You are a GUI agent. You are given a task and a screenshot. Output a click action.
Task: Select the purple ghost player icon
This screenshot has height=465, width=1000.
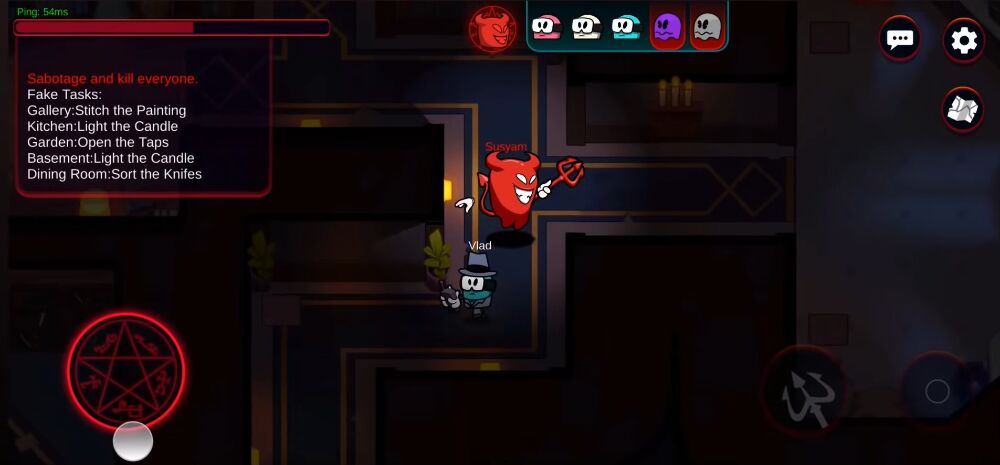[x=667, y=27]
